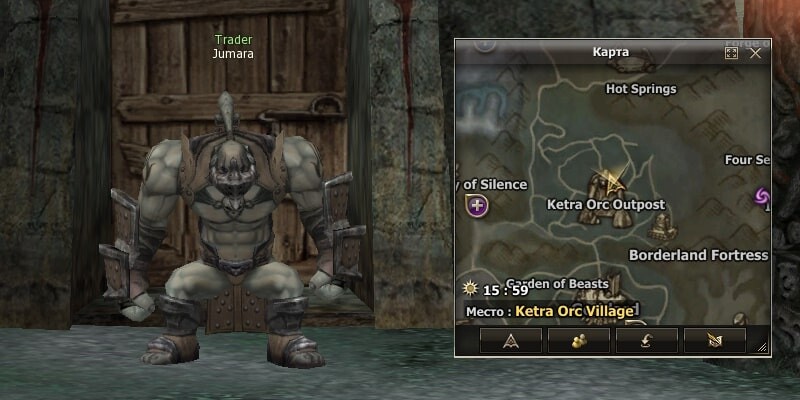The image size is (800, 400).
Task: Click the curved-arrow button below the map
Action: pos(647,341)
